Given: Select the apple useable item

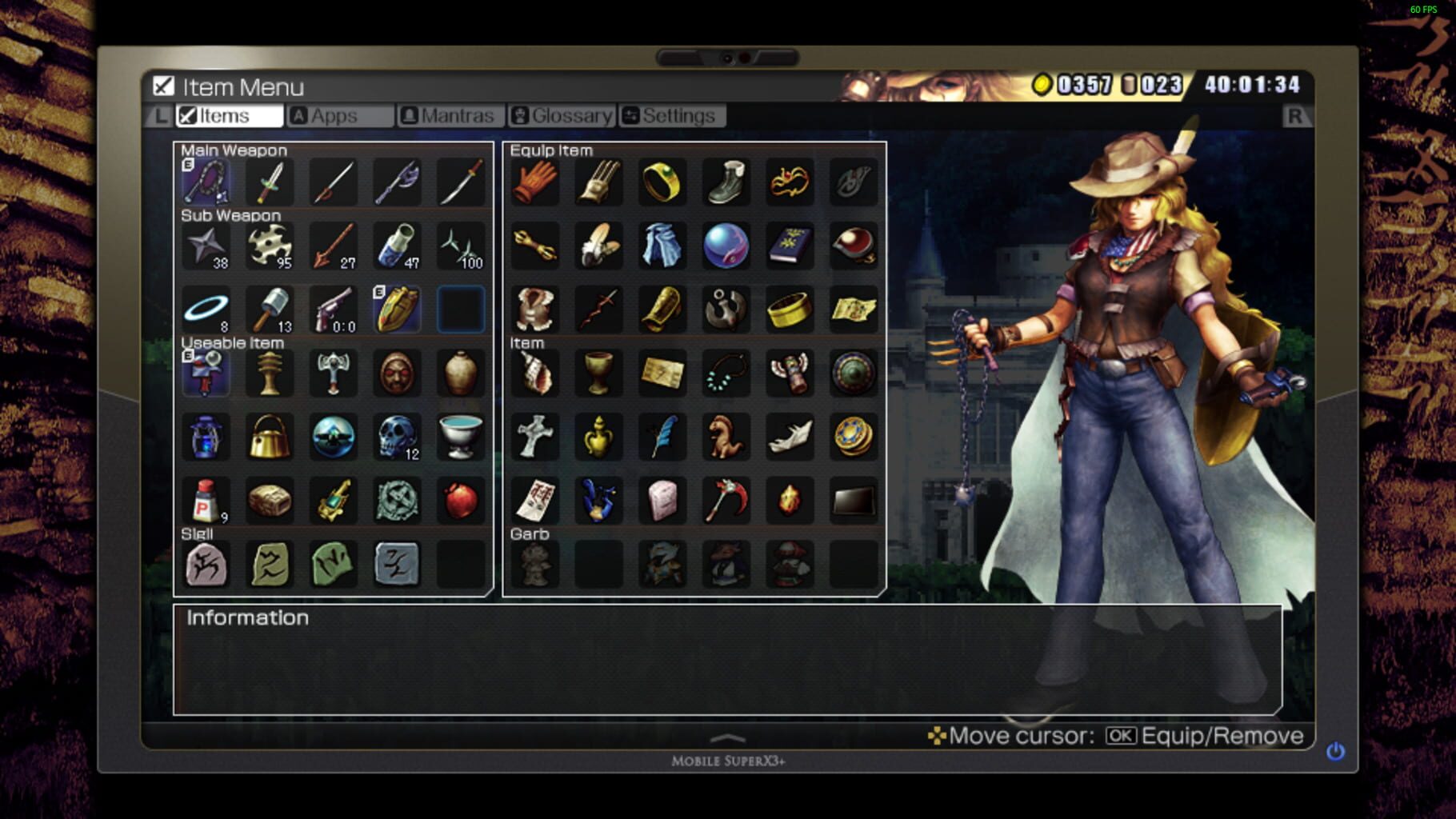Looking at the screenshot, I should [462, 501].
